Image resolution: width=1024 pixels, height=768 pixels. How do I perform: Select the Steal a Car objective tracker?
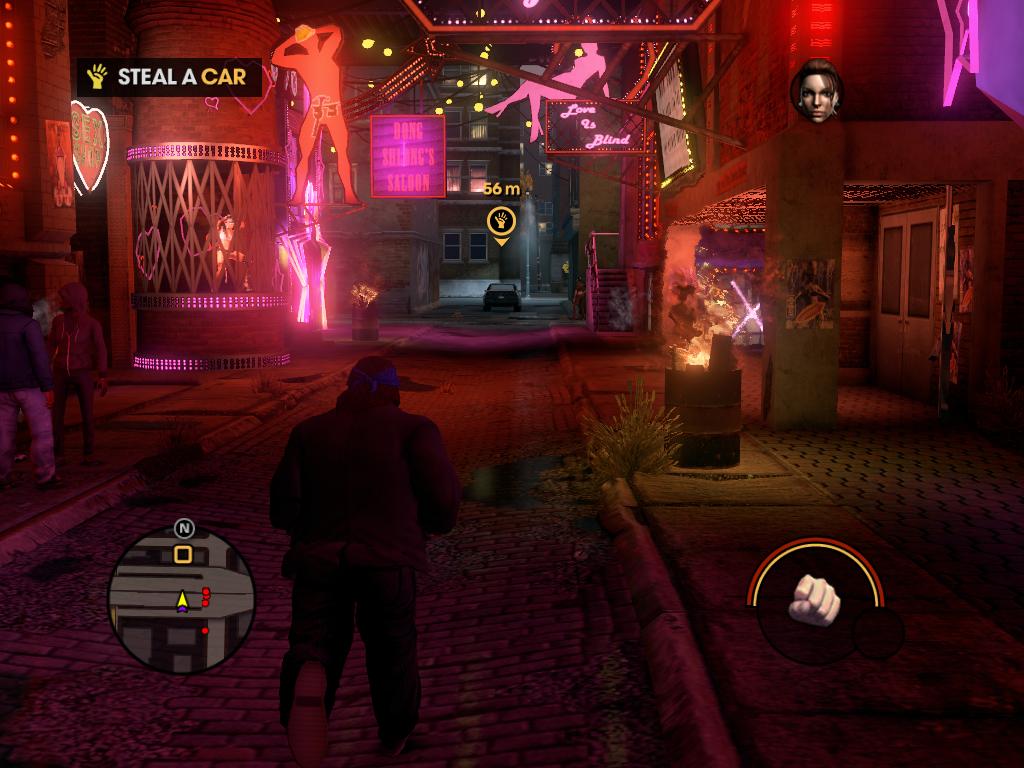pyautogui.click(x=170, y=77)
